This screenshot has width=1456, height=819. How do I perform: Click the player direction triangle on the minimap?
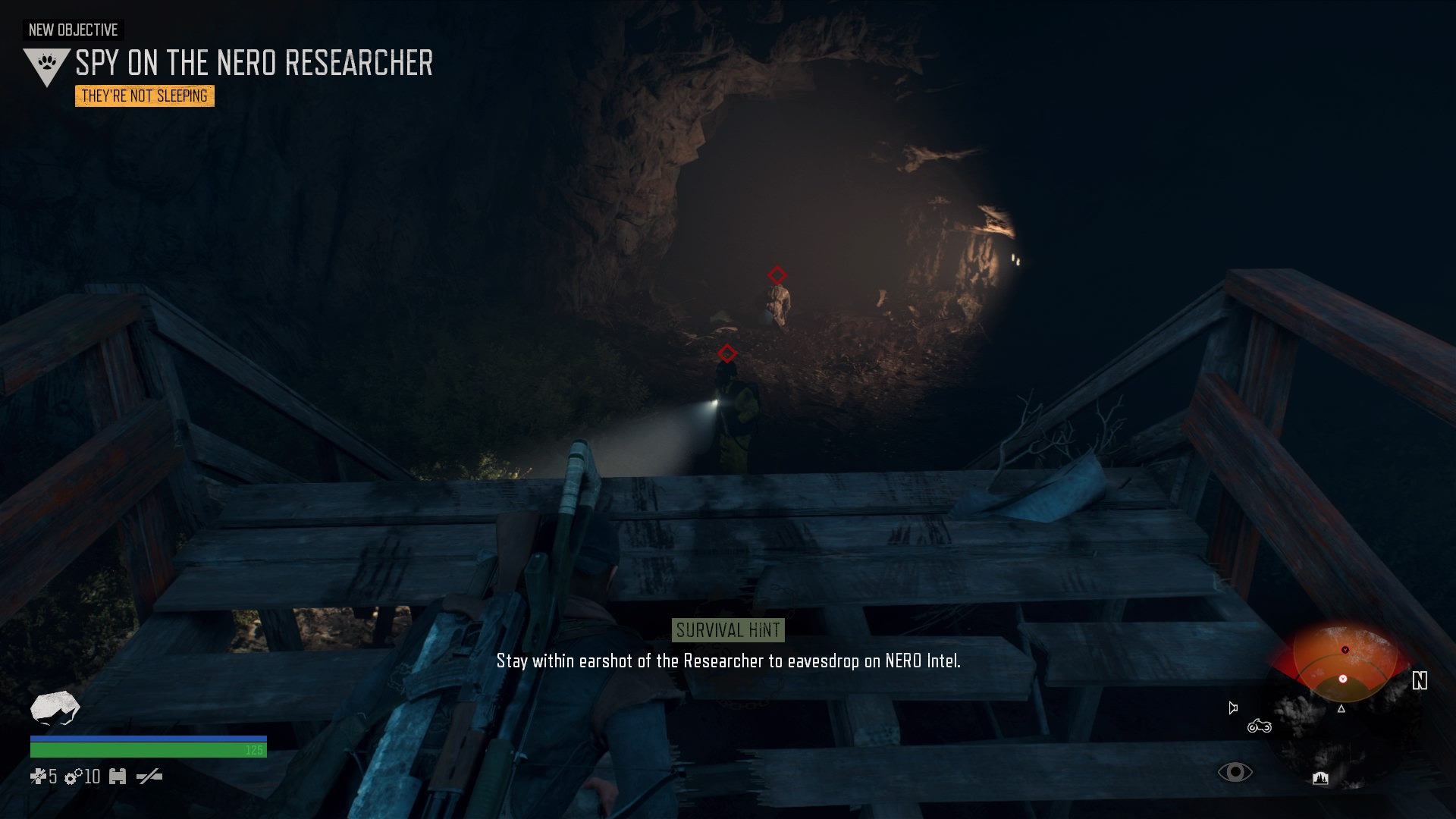(x=1341, y=709)
